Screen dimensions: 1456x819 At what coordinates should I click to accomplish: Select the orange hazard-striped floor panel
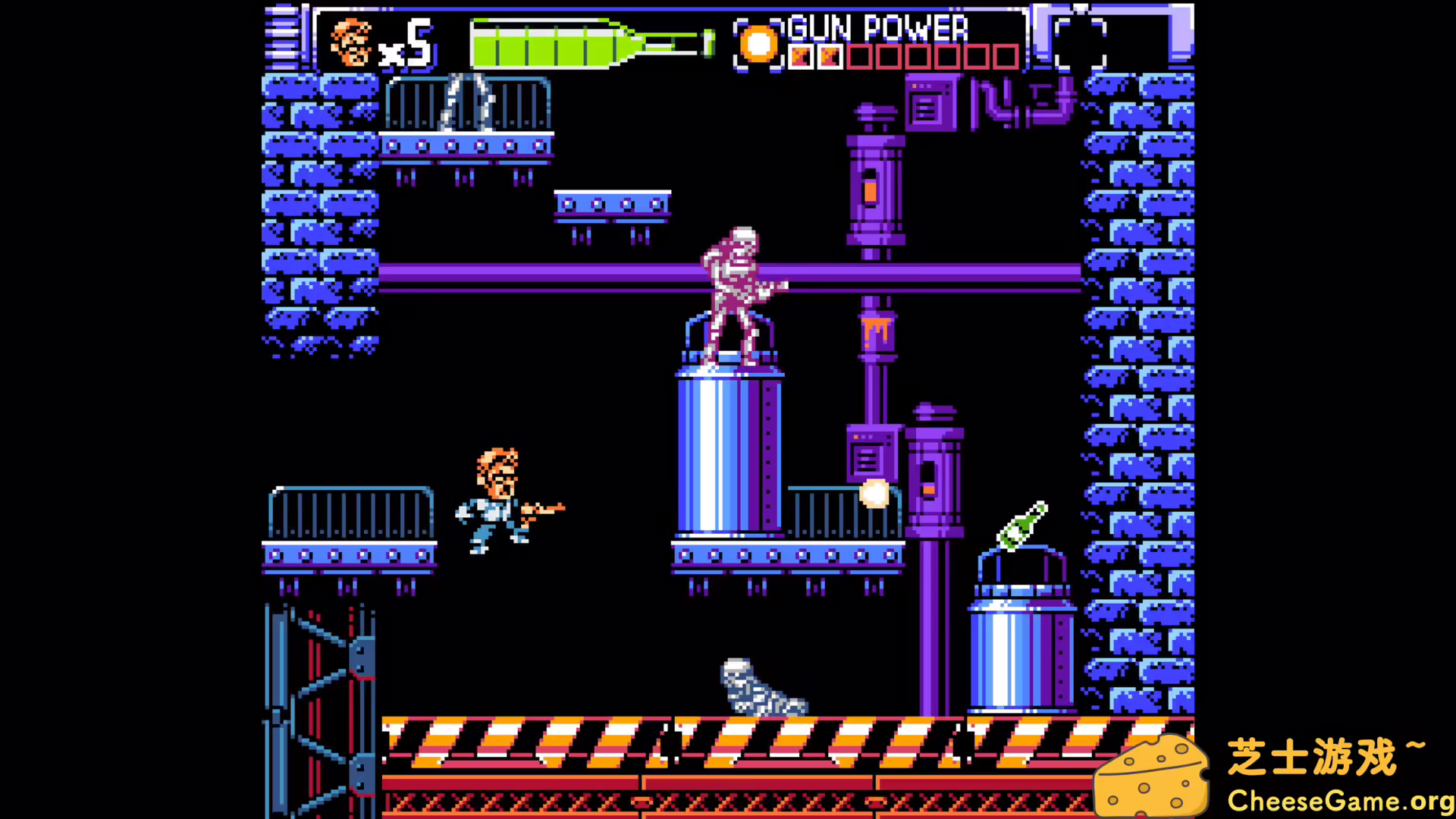(x=607, y=739)
